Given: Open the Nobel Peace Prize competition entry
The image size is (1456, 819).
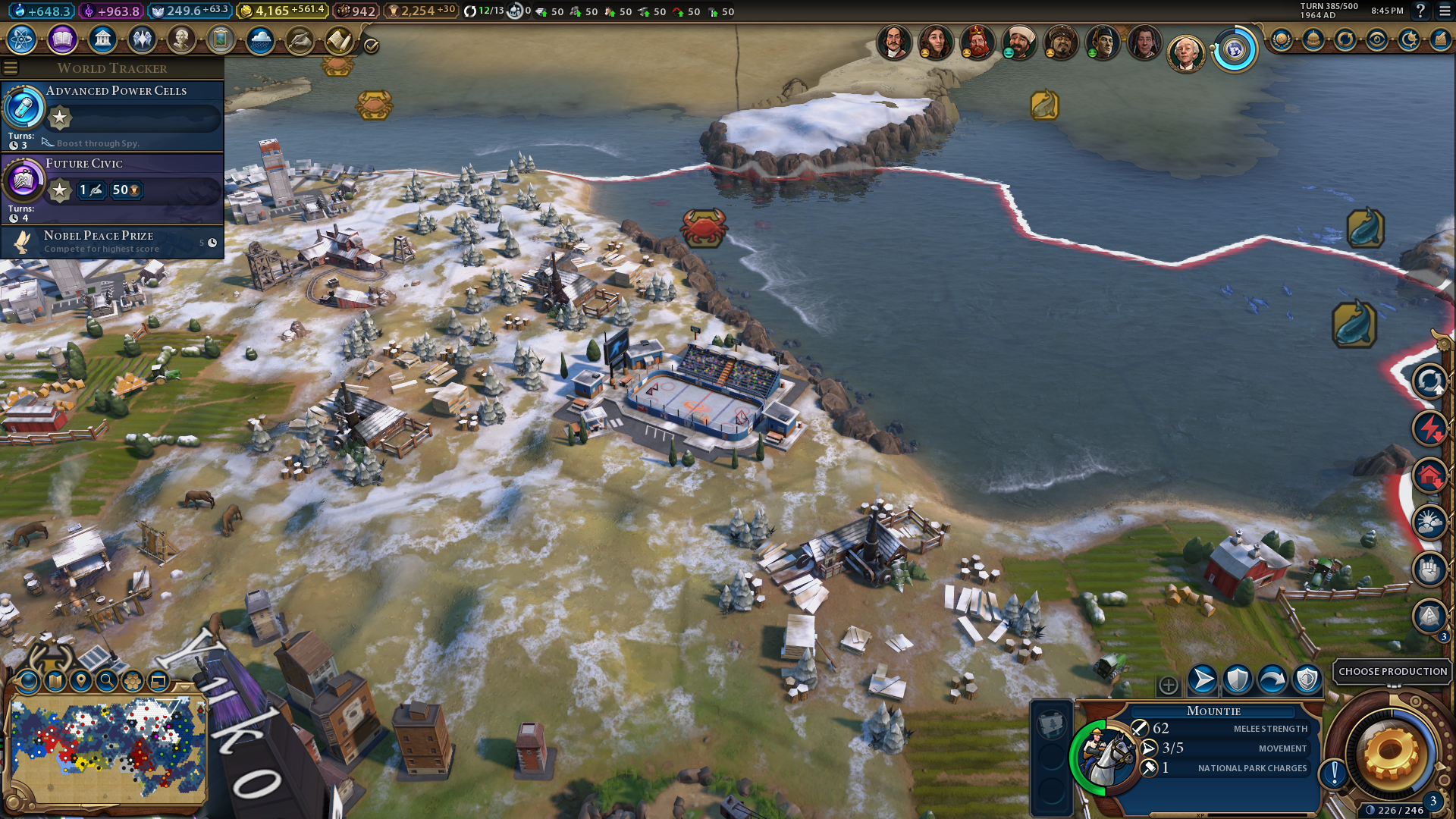Looking at the screenshot, I should [114, 242].
